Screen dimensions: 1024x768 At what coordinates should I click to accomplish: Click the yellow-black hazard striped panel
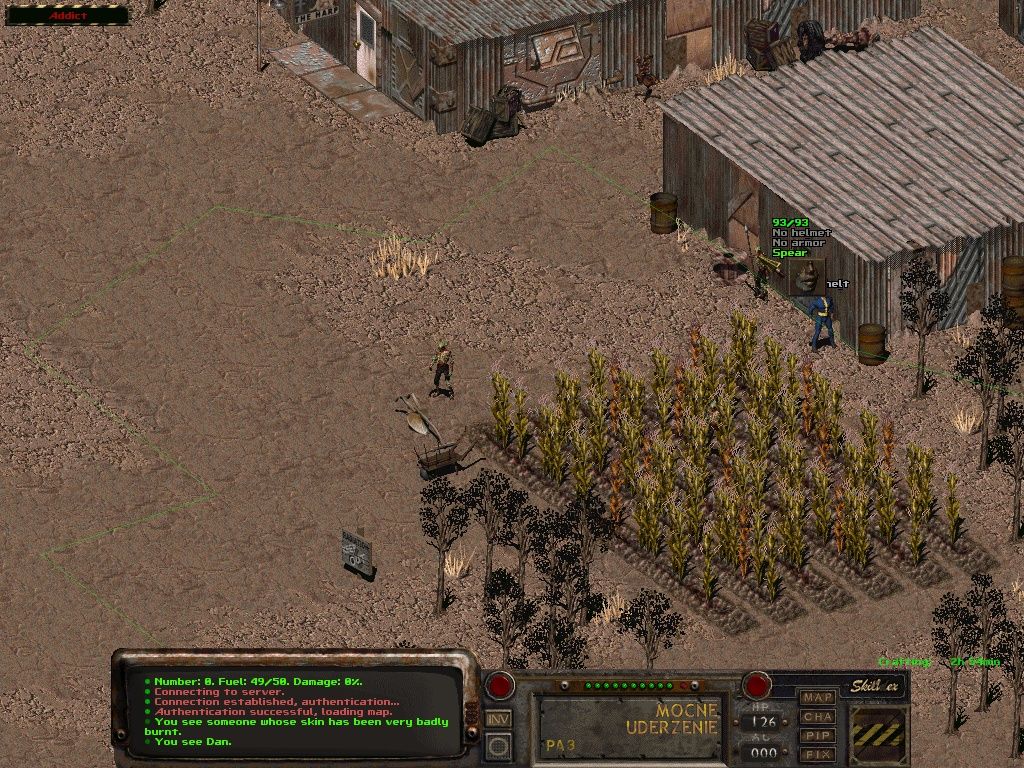tap(878, 735)
